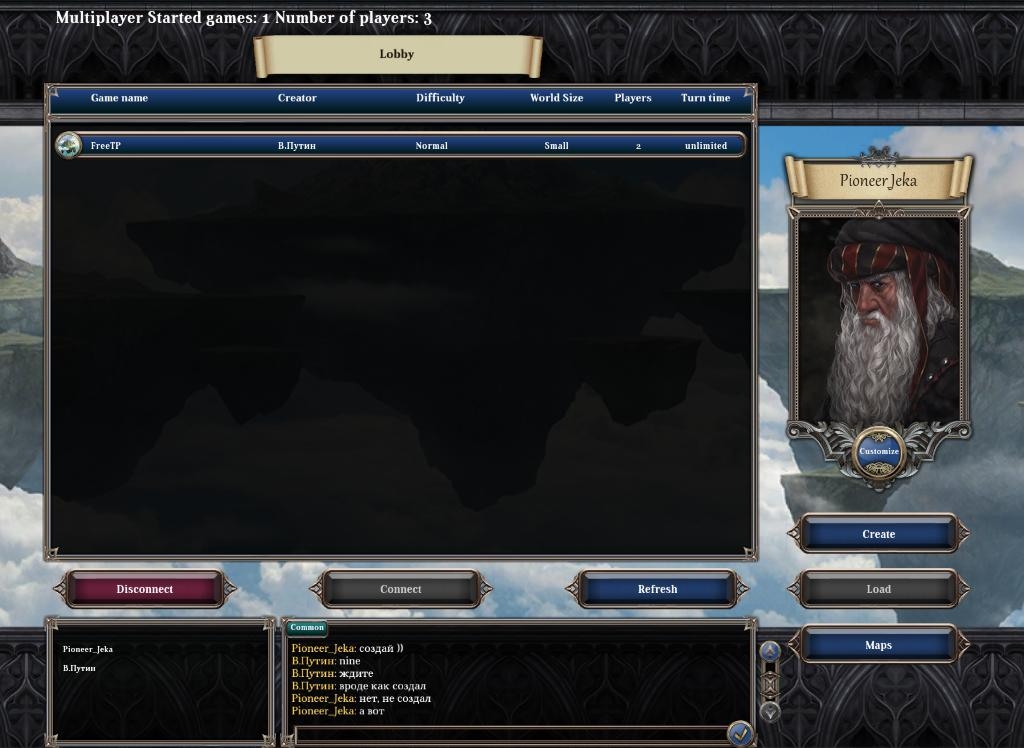Viewport: 1024px width, 748px height.
Task: Select В.Путин in the player list
Action: (80, 668)
